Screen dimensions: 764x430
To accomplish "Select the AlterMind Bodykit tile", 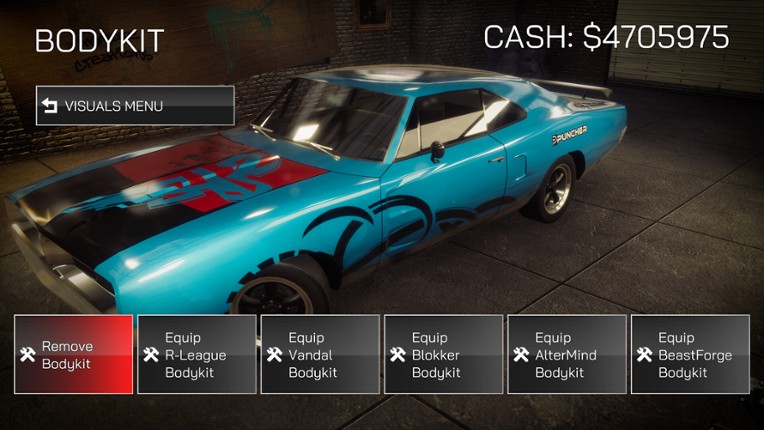I will coord(567,355).
